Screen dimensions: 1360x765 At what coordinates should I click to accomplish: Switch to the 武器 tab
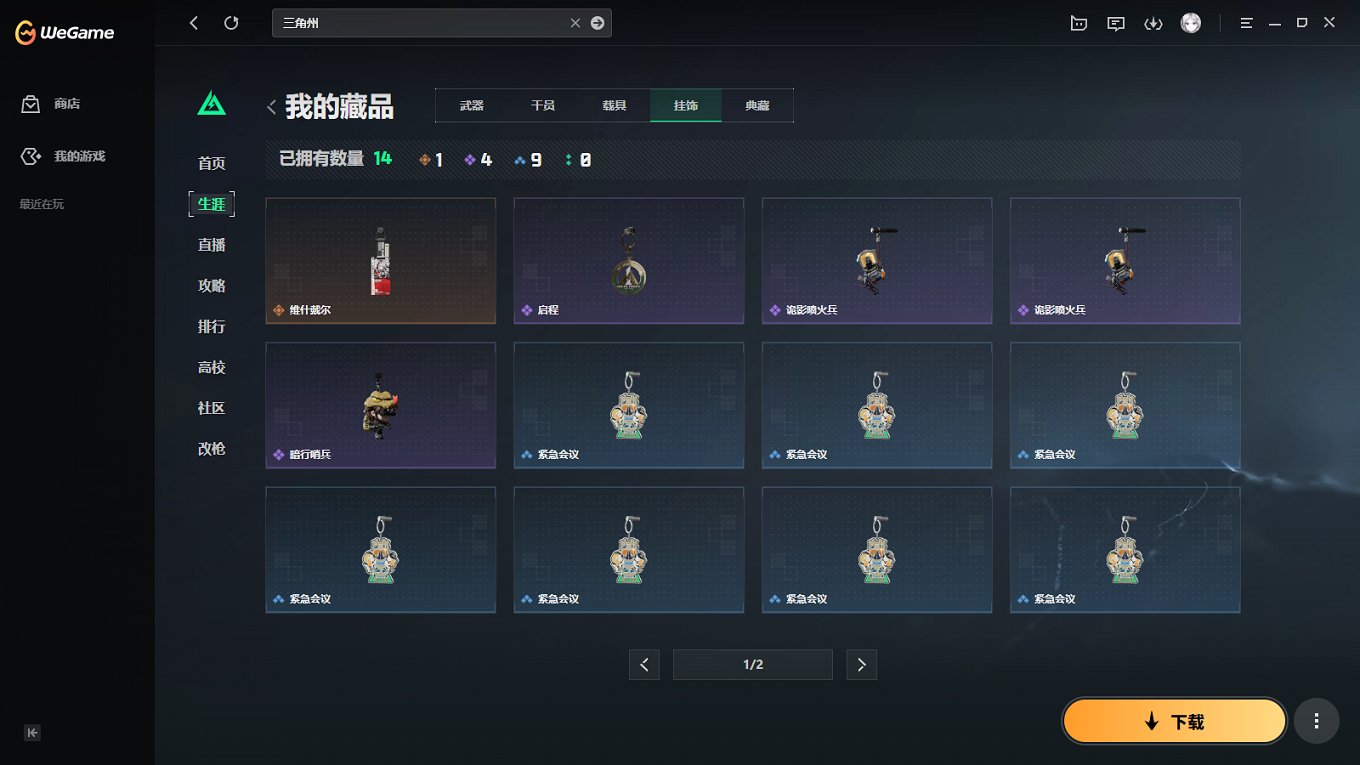coord(470,104)
